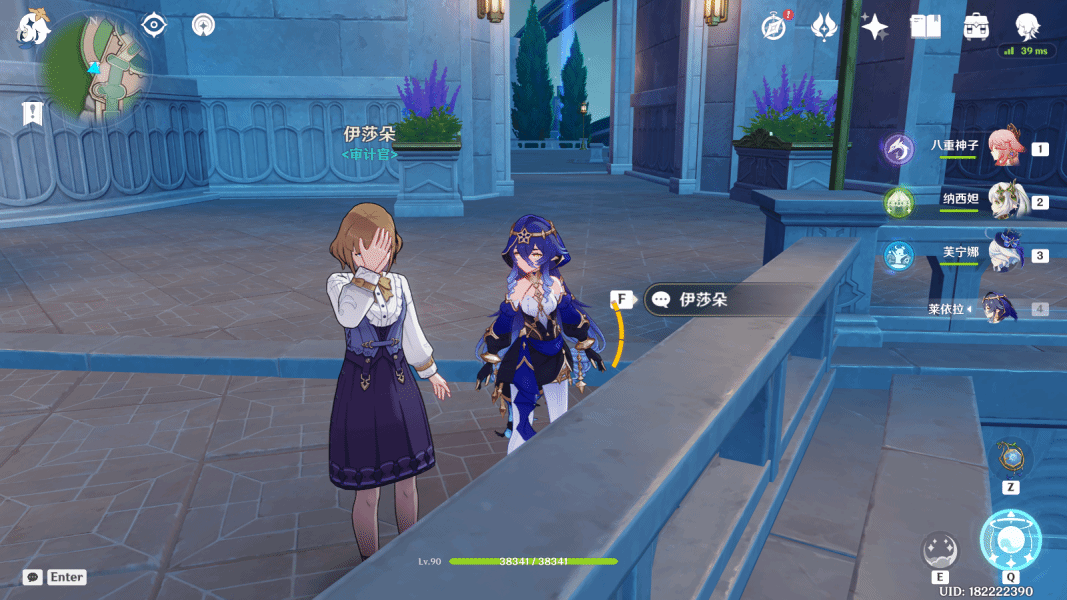Click the eye-shaped icon beside the minimap
Viewport: 1067px width, 600px height.
153,24
